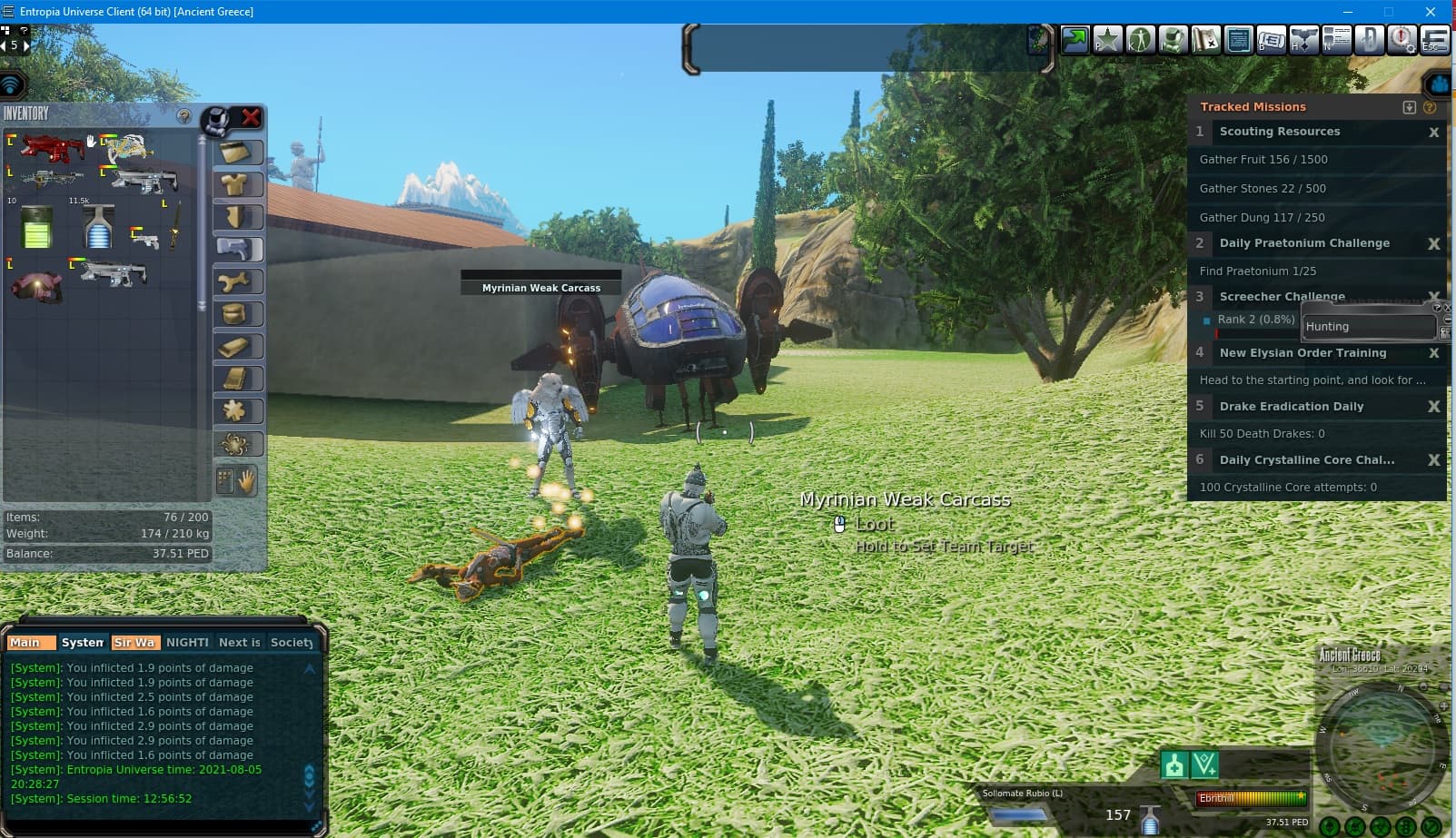Open the green star toolbar button
This screenshot has width=1456, height=838.
coord(1107,40)
